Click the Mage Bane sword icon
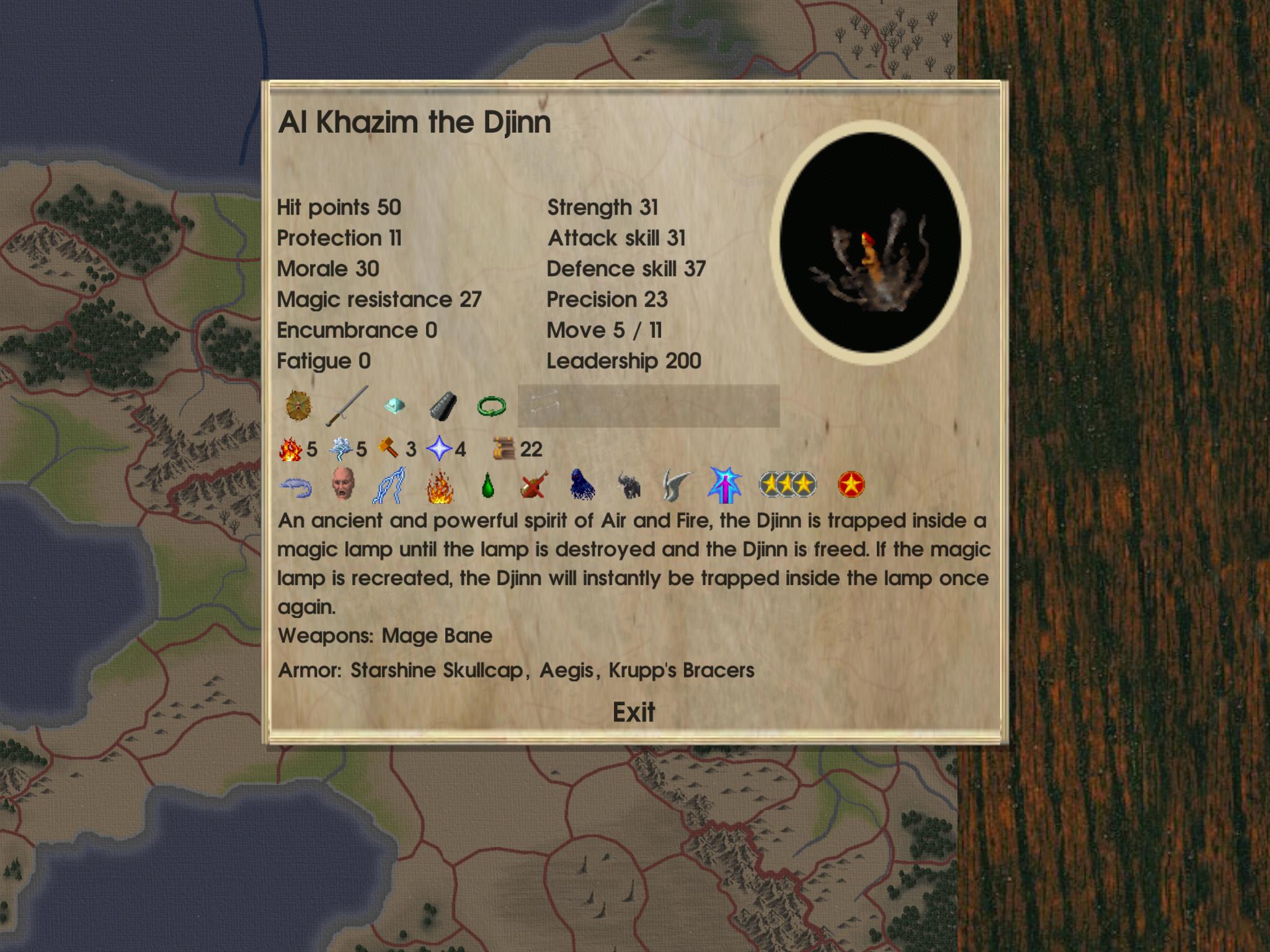1270x952 pixels. [346, 407]
